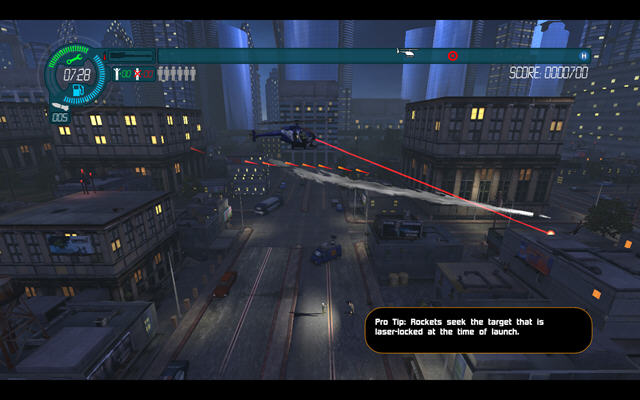Click the rescued survivor green counter icon
This screenshot has width=640, height=400.
point(118,73)
